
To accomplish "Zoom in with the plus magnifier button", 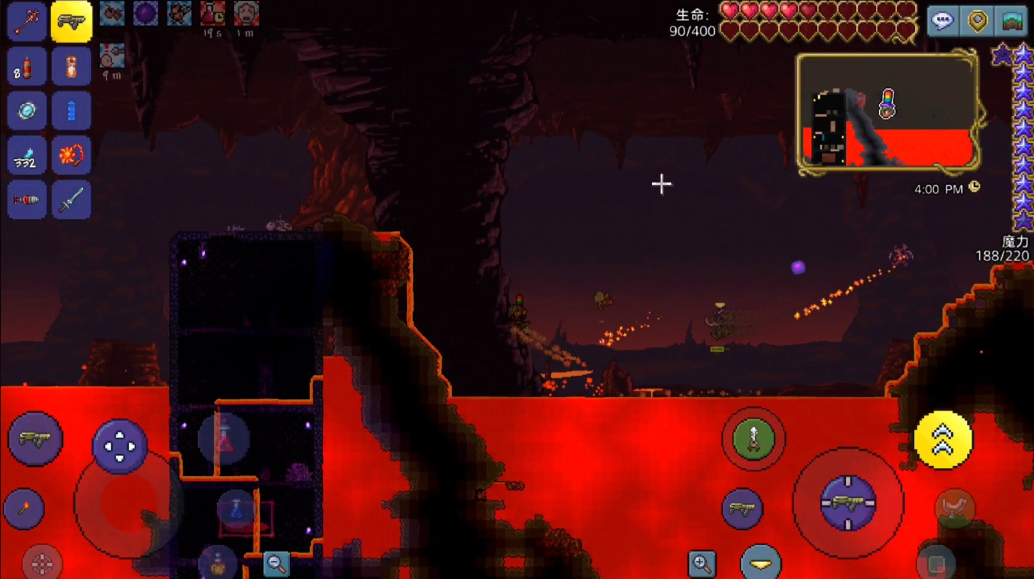I will pos(702,564).
